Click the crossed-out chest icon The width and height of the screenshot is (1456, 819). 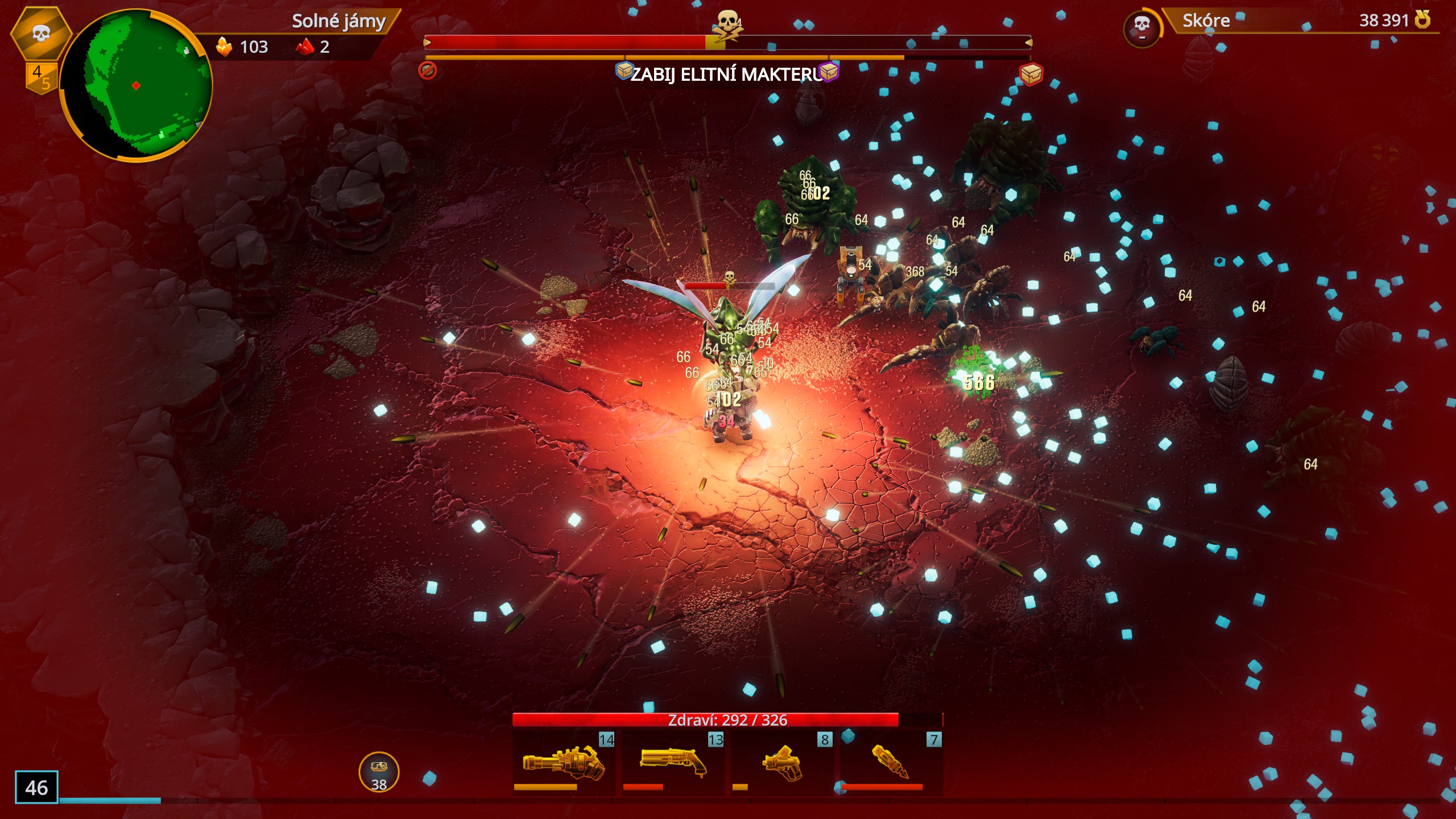[x=428, y=71]
